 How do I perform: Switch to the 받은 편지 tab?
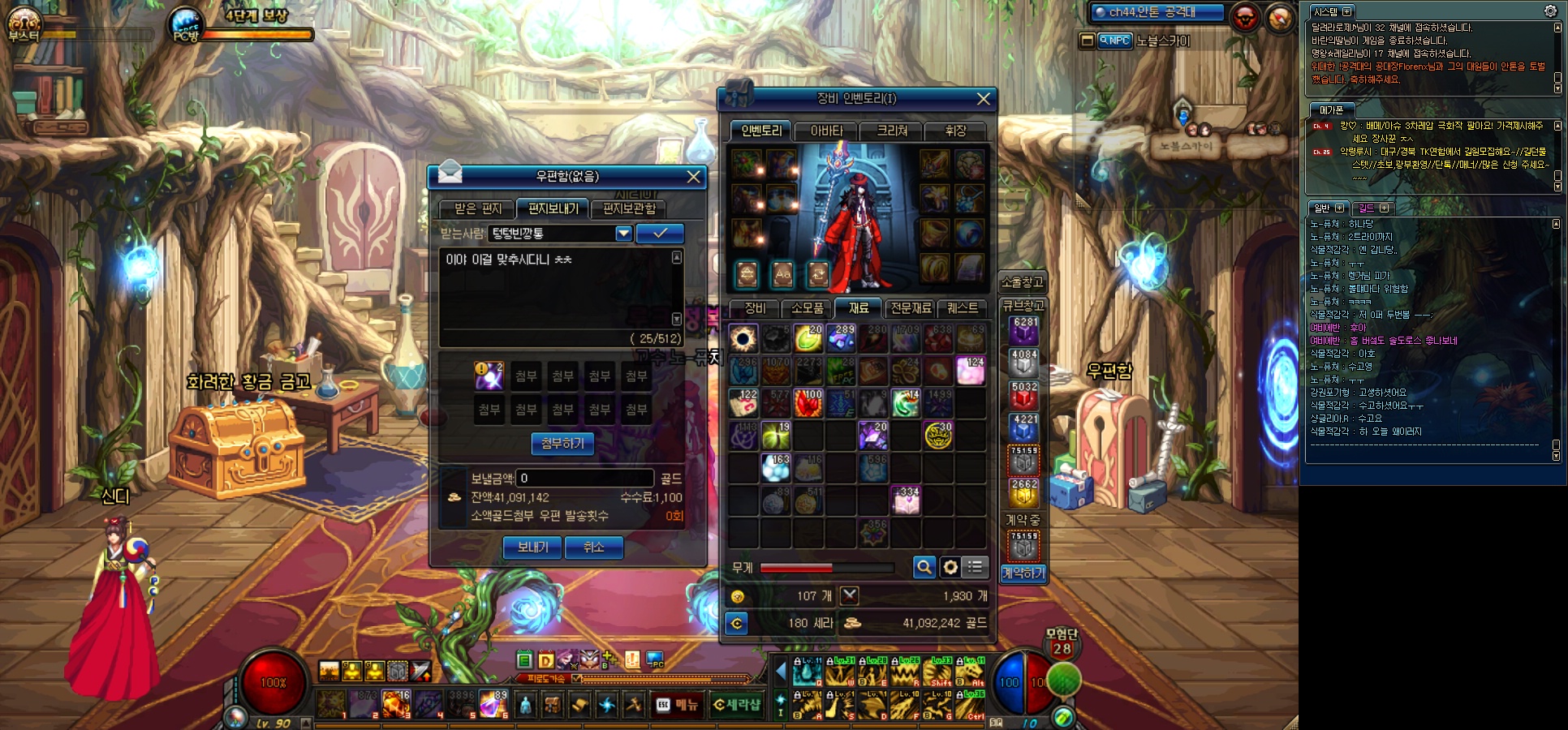477,209
